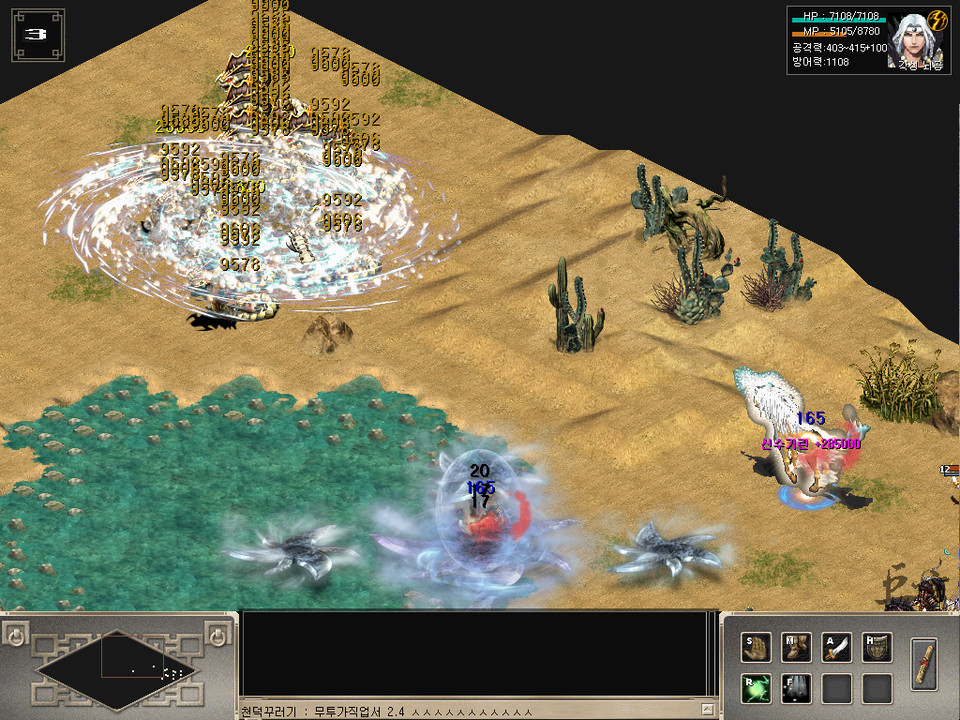Use the grey claw skill (F)
This screenshot has height=720, width=960.
point(796,688)
